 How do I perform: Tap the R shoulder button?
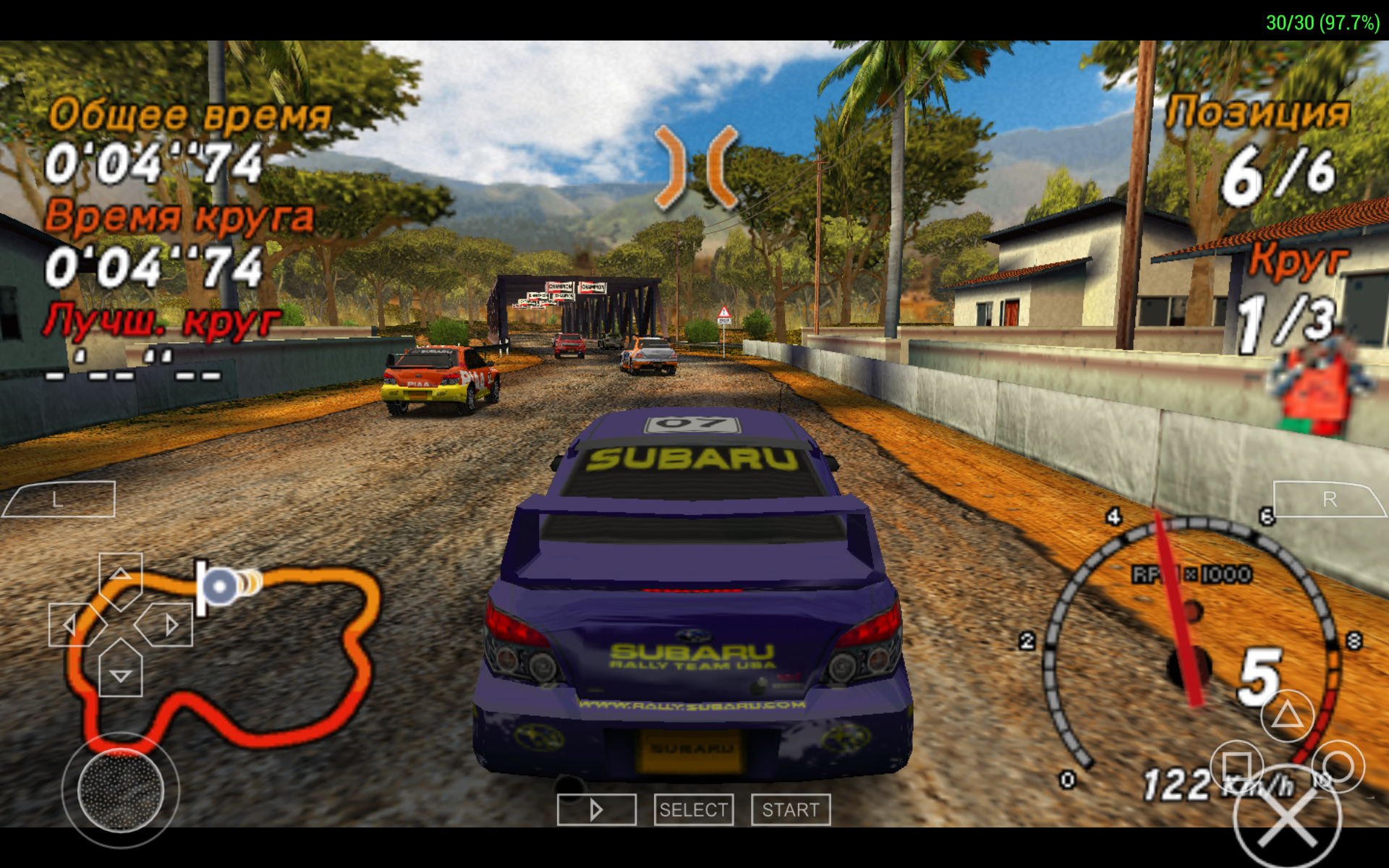[x=1328, y=499]
